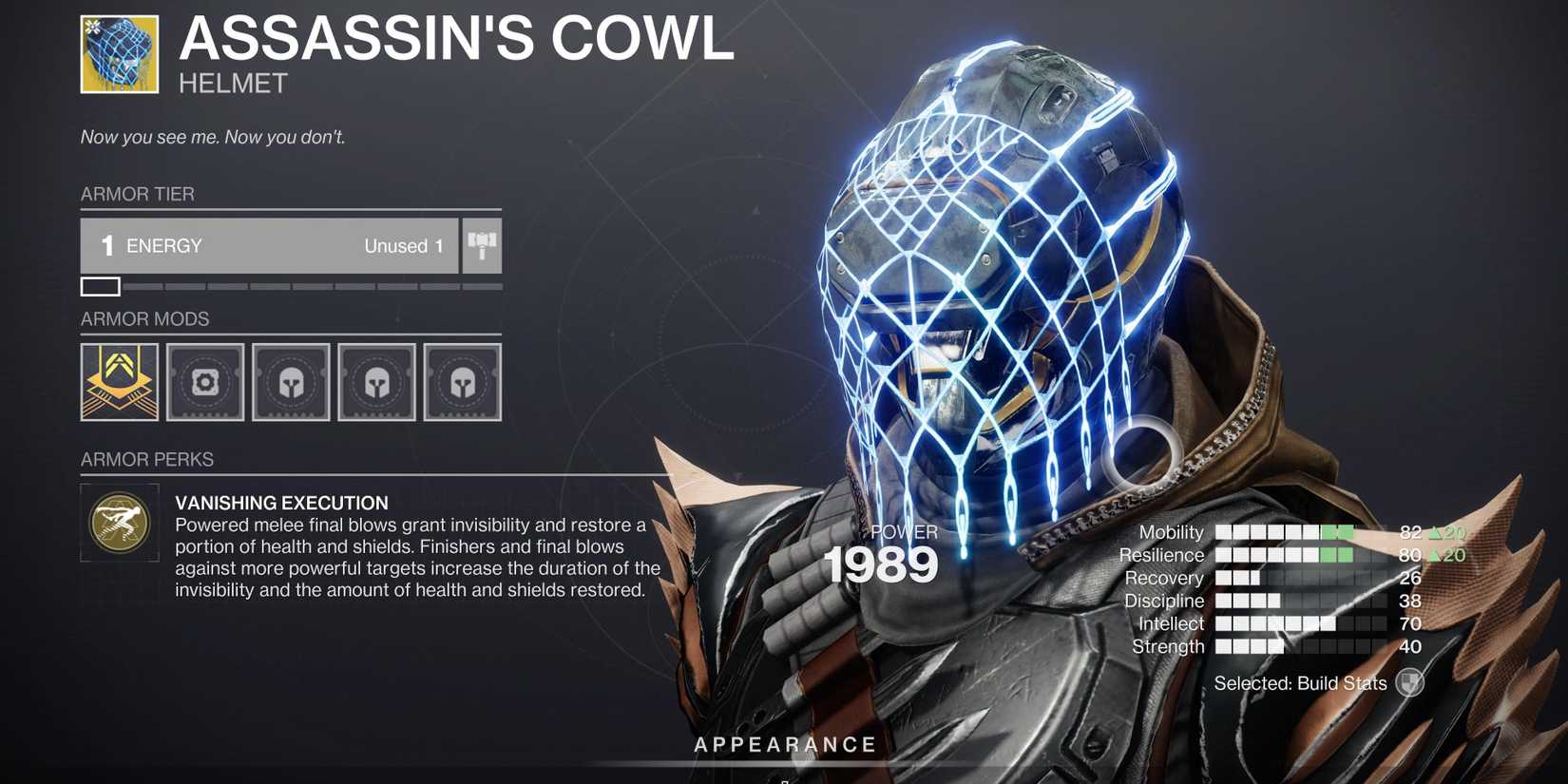Select the equipped helmet mod socket
1568x784 pixels.
click(x=118, y=381)
